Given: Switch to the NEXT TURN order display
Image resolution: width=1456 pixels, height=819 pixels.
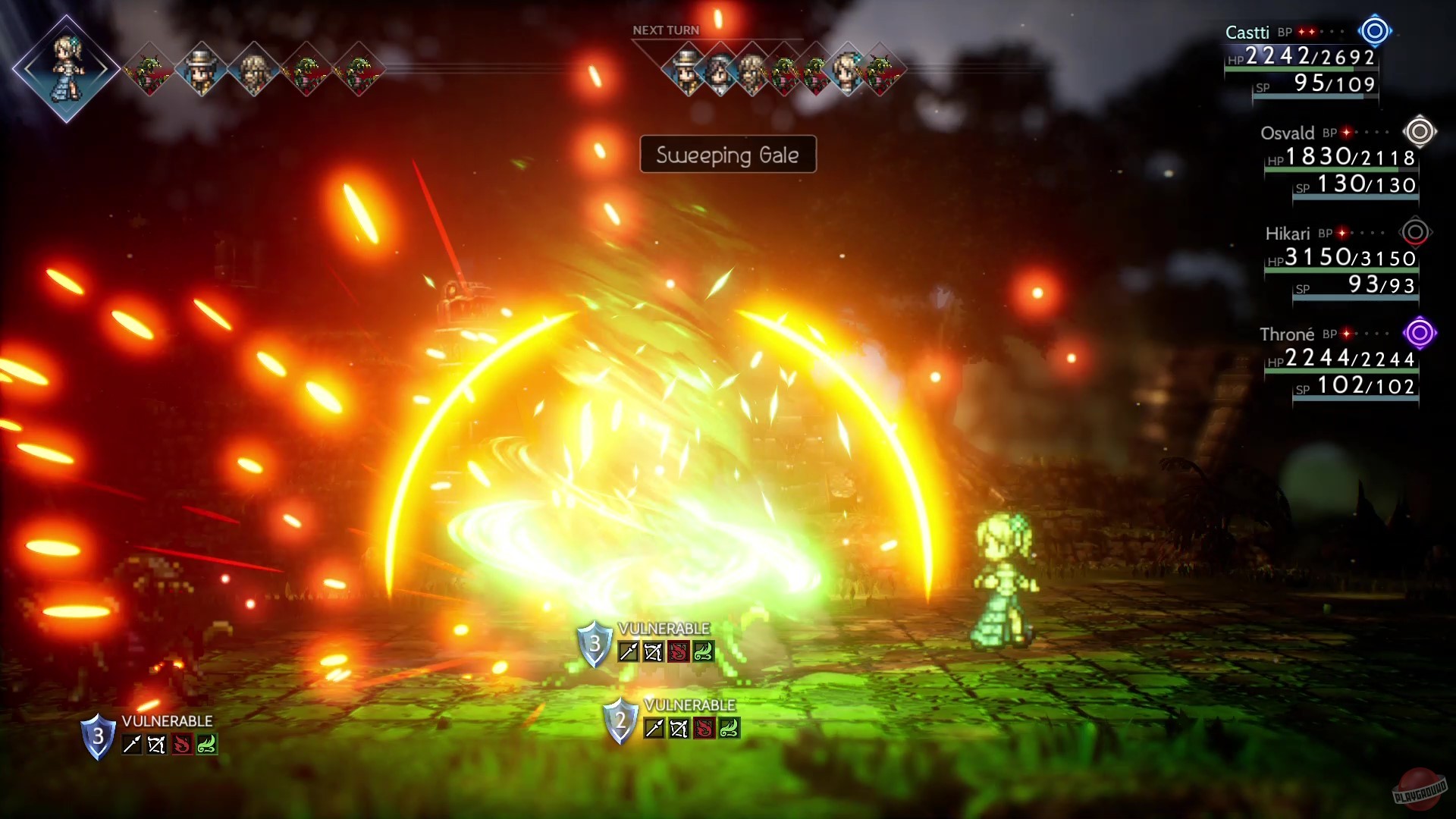Looking at the screenshot, I should [x=665, y=30].
